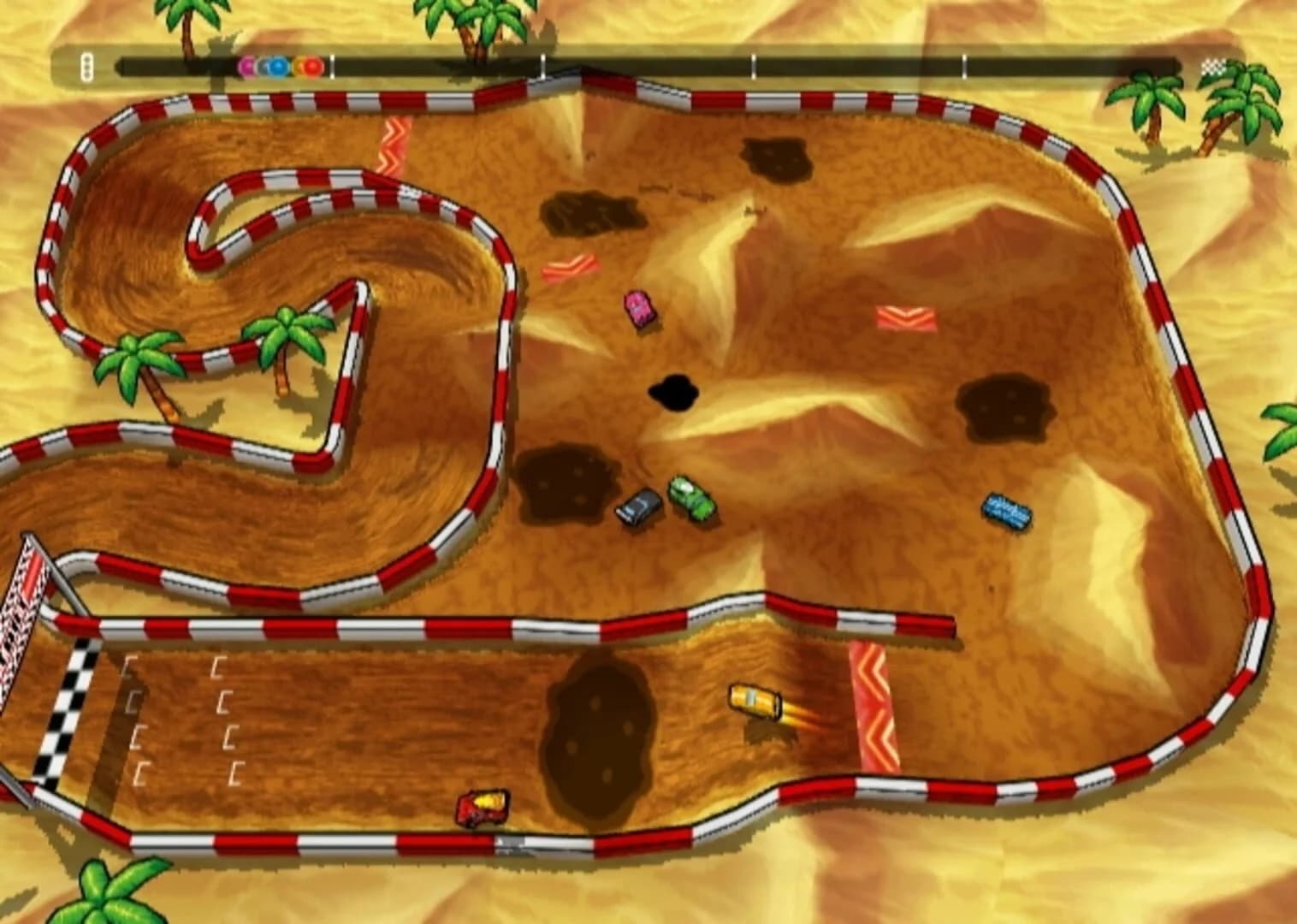Select the blue car on the right side
This screenshot has width=1297, height=924.
(x=1008, y=508)
